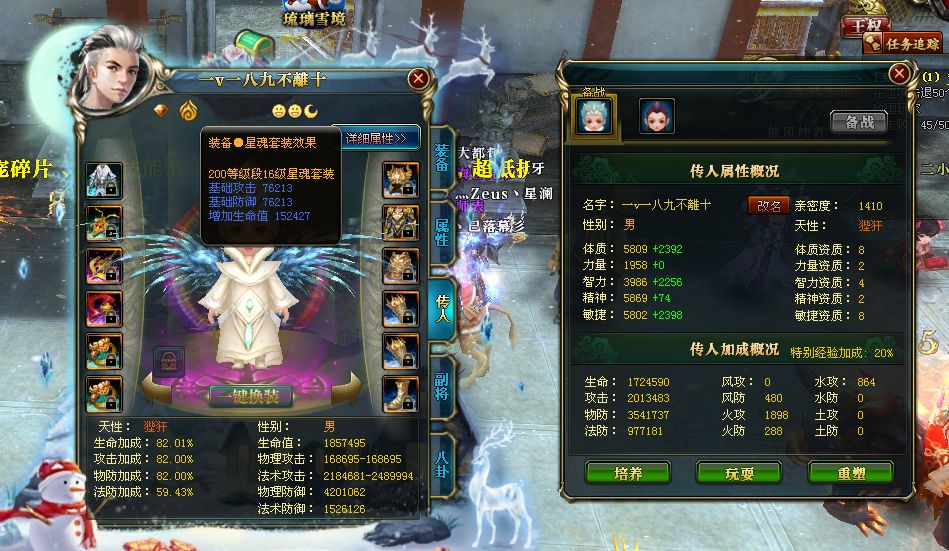Close the 传人 attributes panel

899,74
